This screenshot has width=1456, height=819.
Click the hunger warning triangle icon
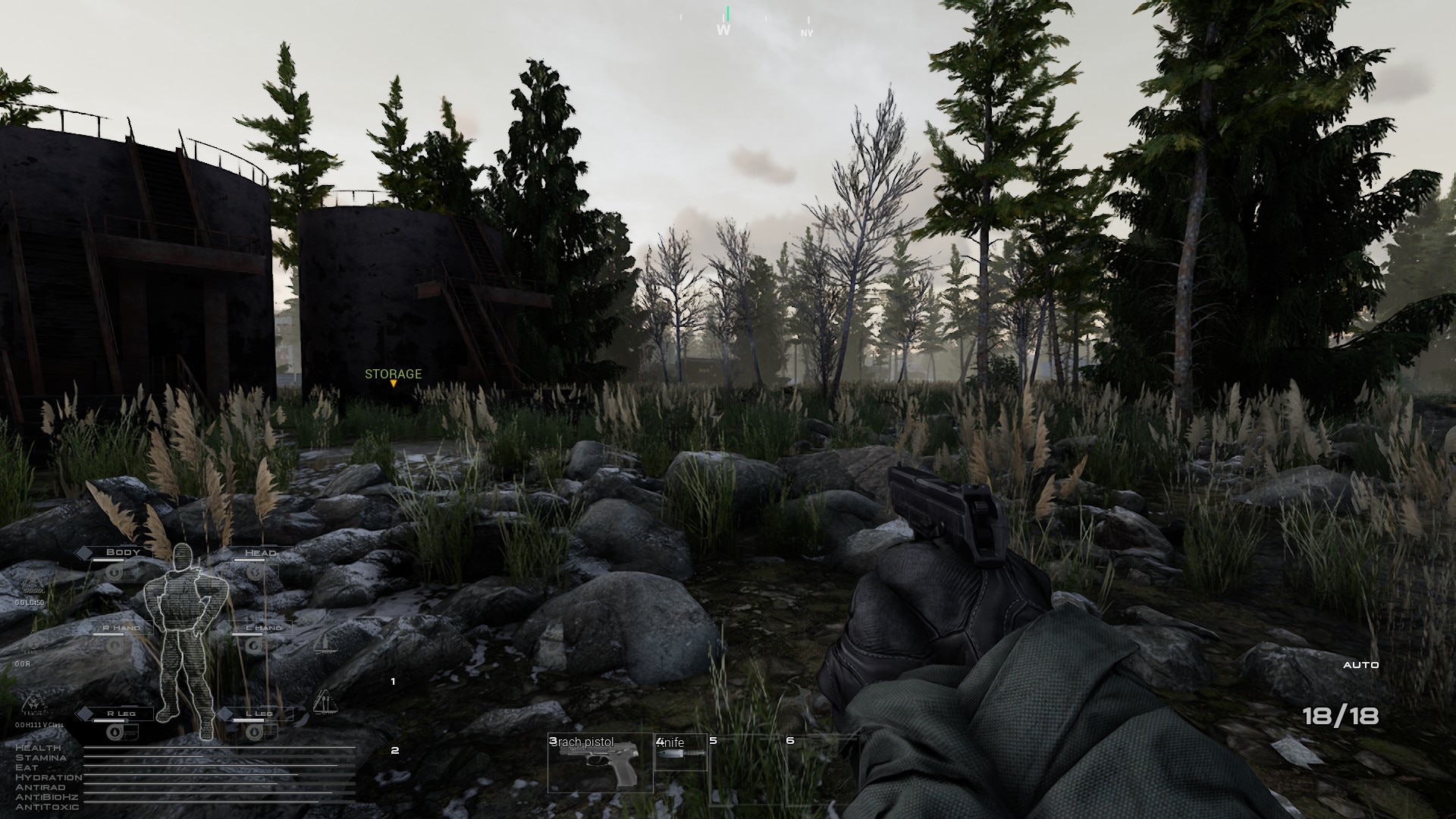pyautogui.click(x=325, y=701)
